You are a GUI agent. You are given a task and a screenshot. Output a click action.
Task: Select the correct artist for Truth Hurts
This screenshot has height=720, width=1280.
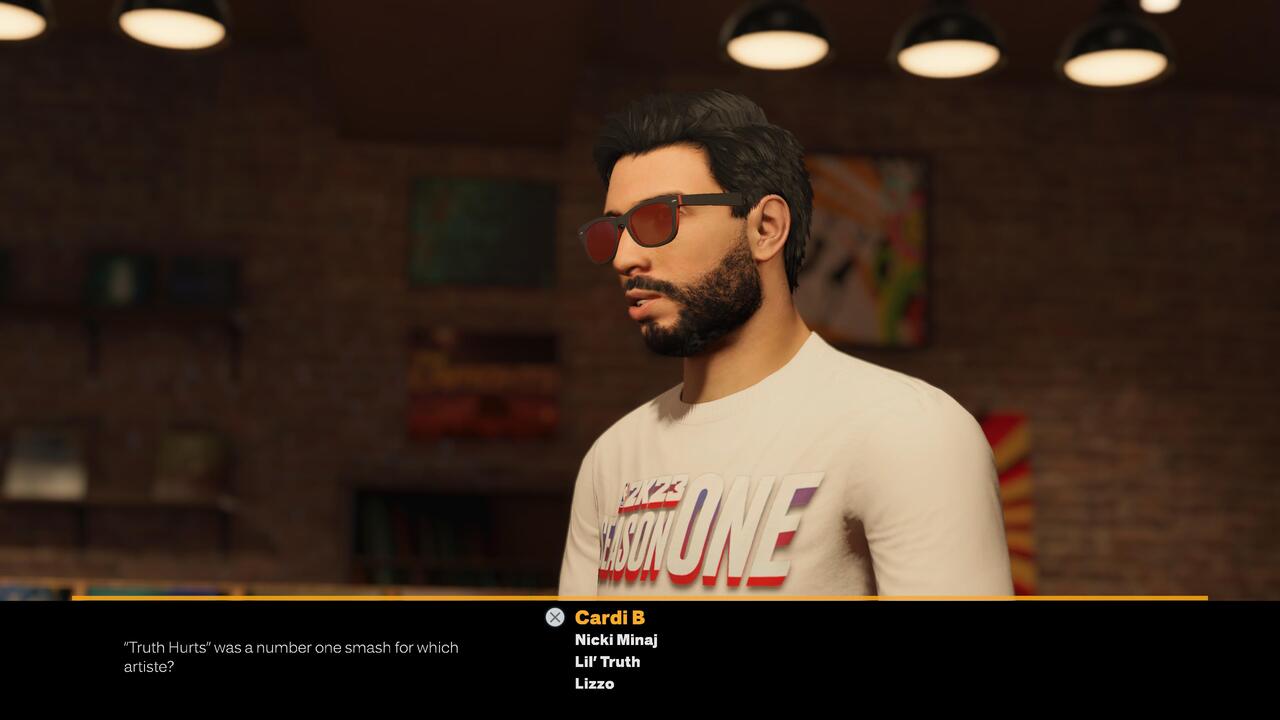pos(595,684)
